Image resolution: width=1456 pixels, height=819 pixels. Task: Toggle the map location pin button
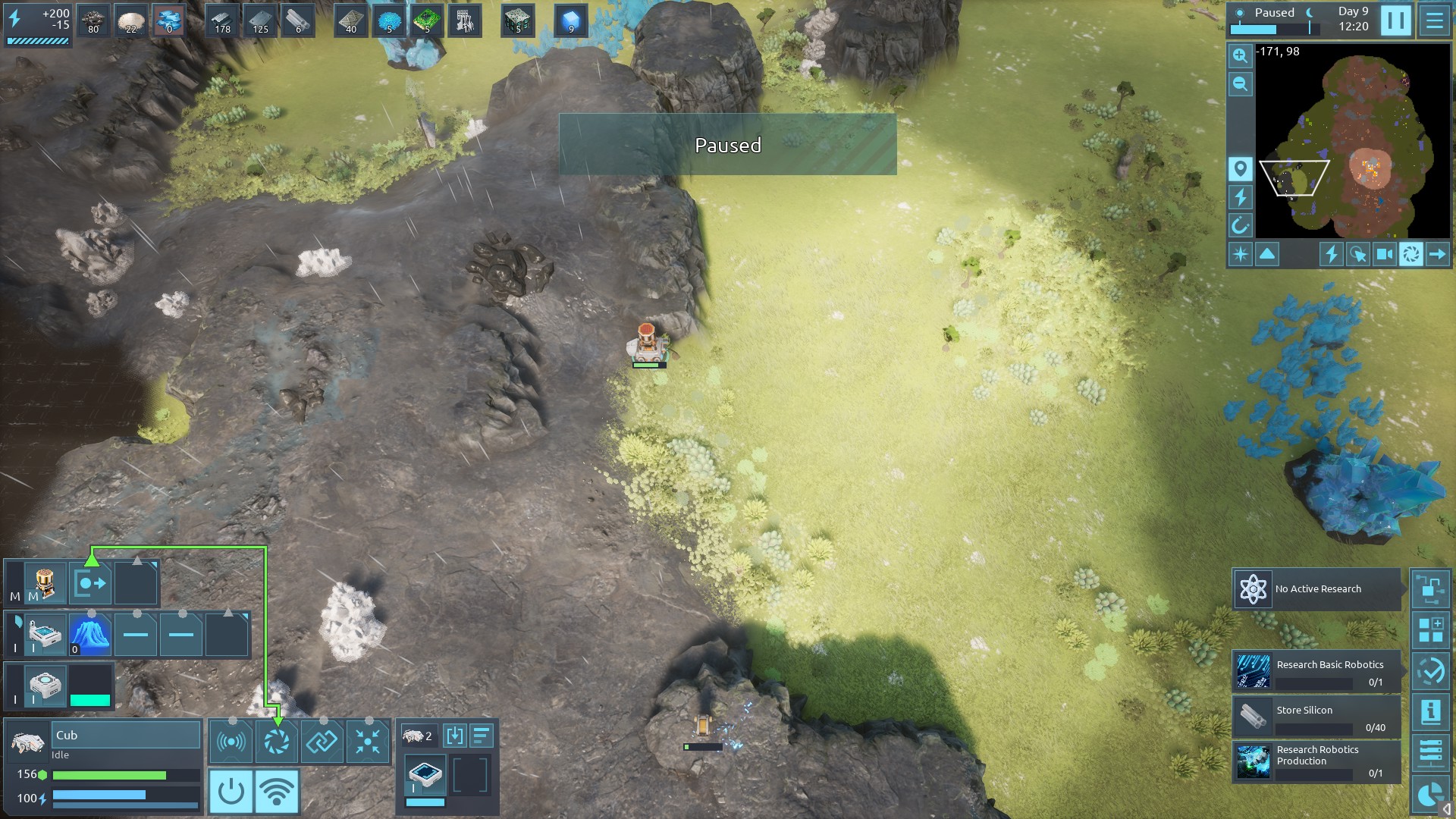[1240, 168]
